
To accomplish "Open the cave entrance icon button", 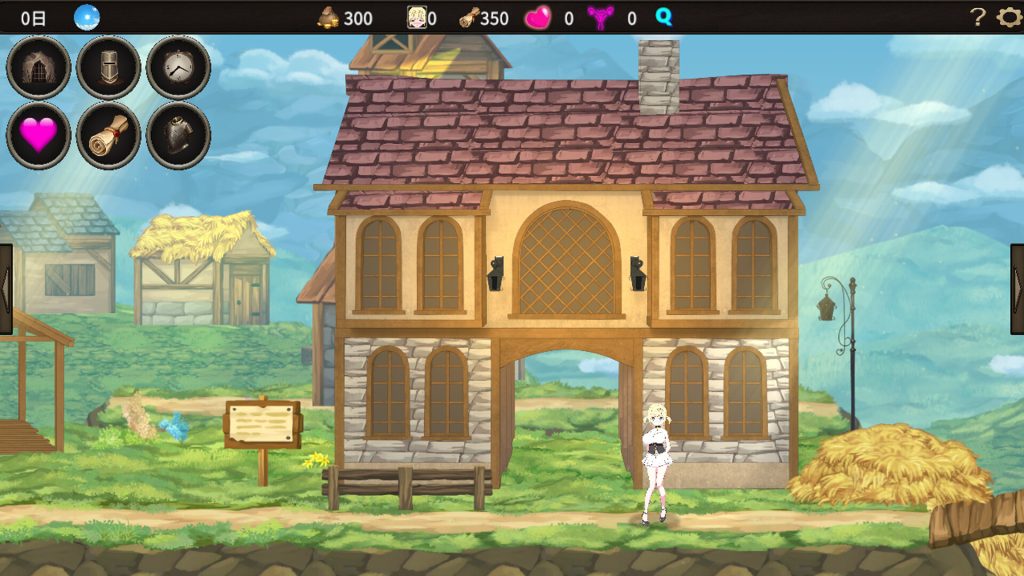I will coord(39,68).
